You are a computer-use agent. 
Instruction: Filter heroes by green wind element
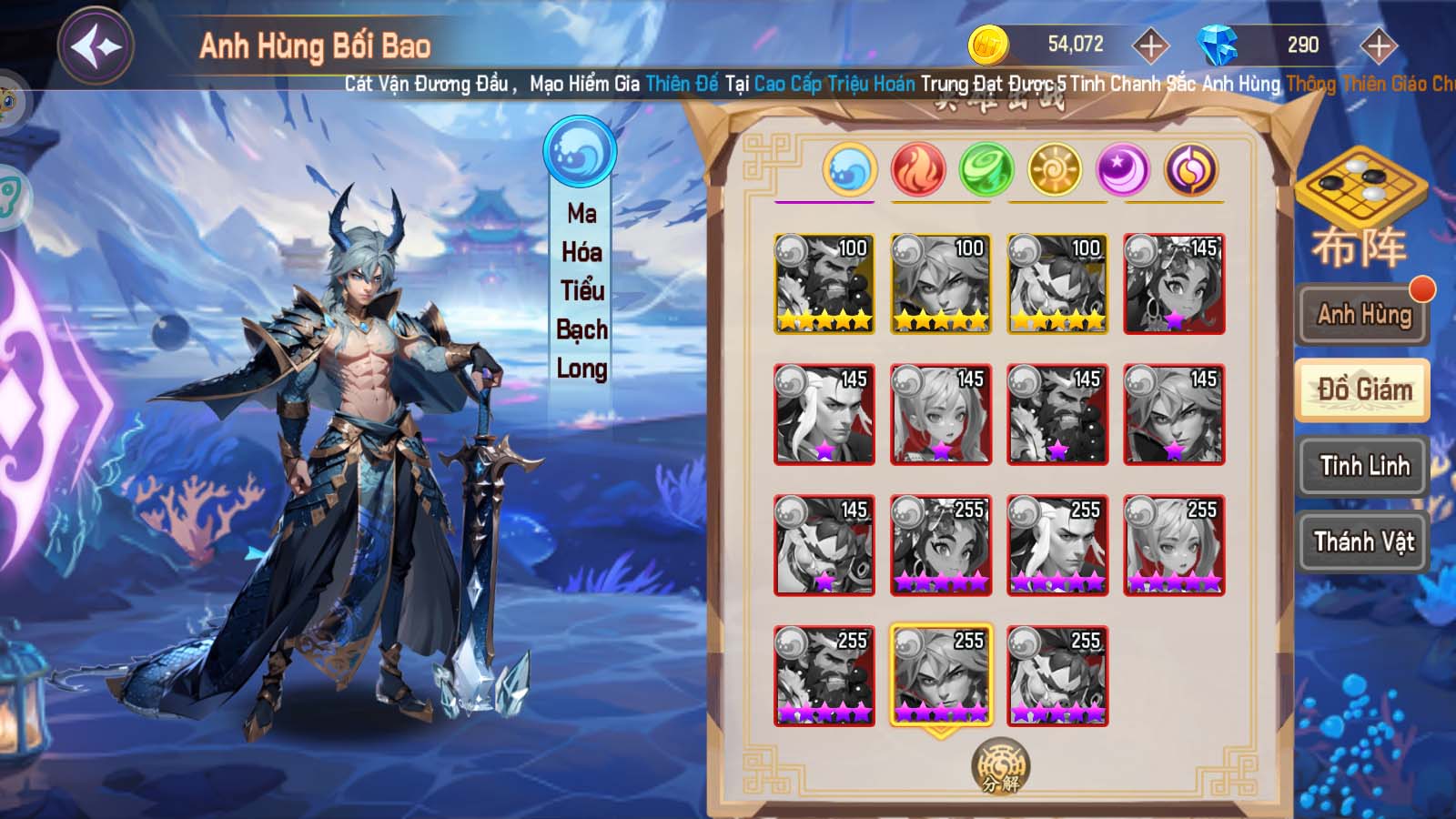pyautogui.click(x=986, y=170)
